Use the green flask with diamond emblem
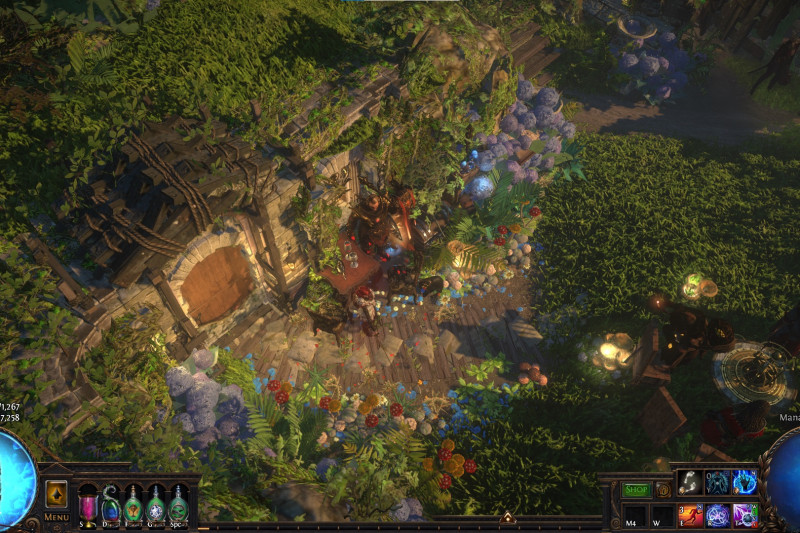 tap(156, 502)
